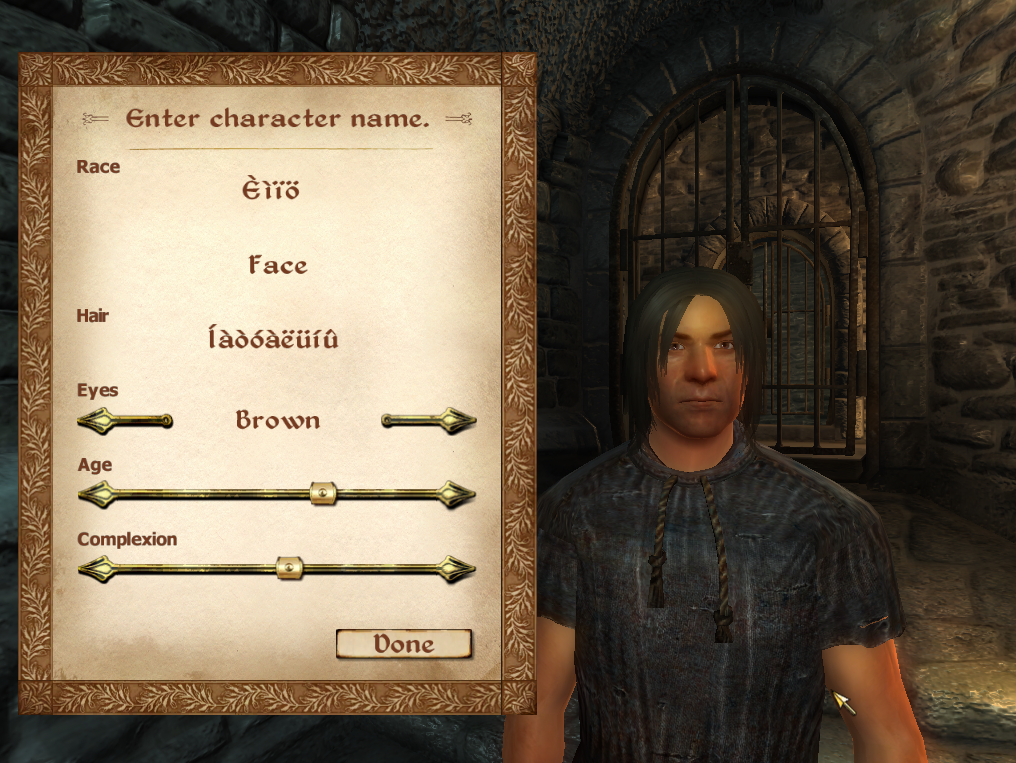Select the previous eye color arrow

tap(124, 421)
